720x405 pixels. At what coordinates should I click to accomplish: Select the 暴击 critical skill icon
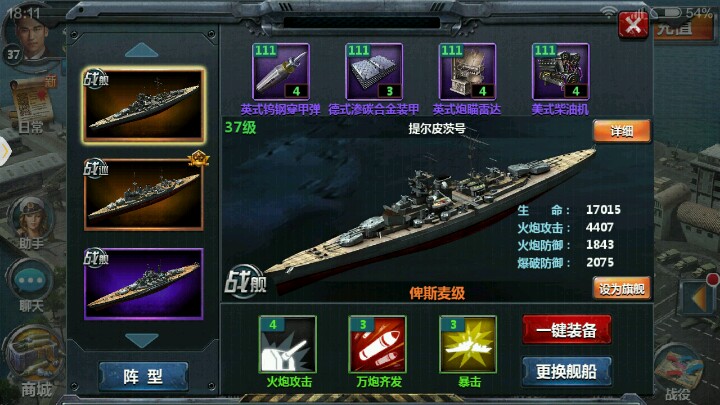pos(468,344)
